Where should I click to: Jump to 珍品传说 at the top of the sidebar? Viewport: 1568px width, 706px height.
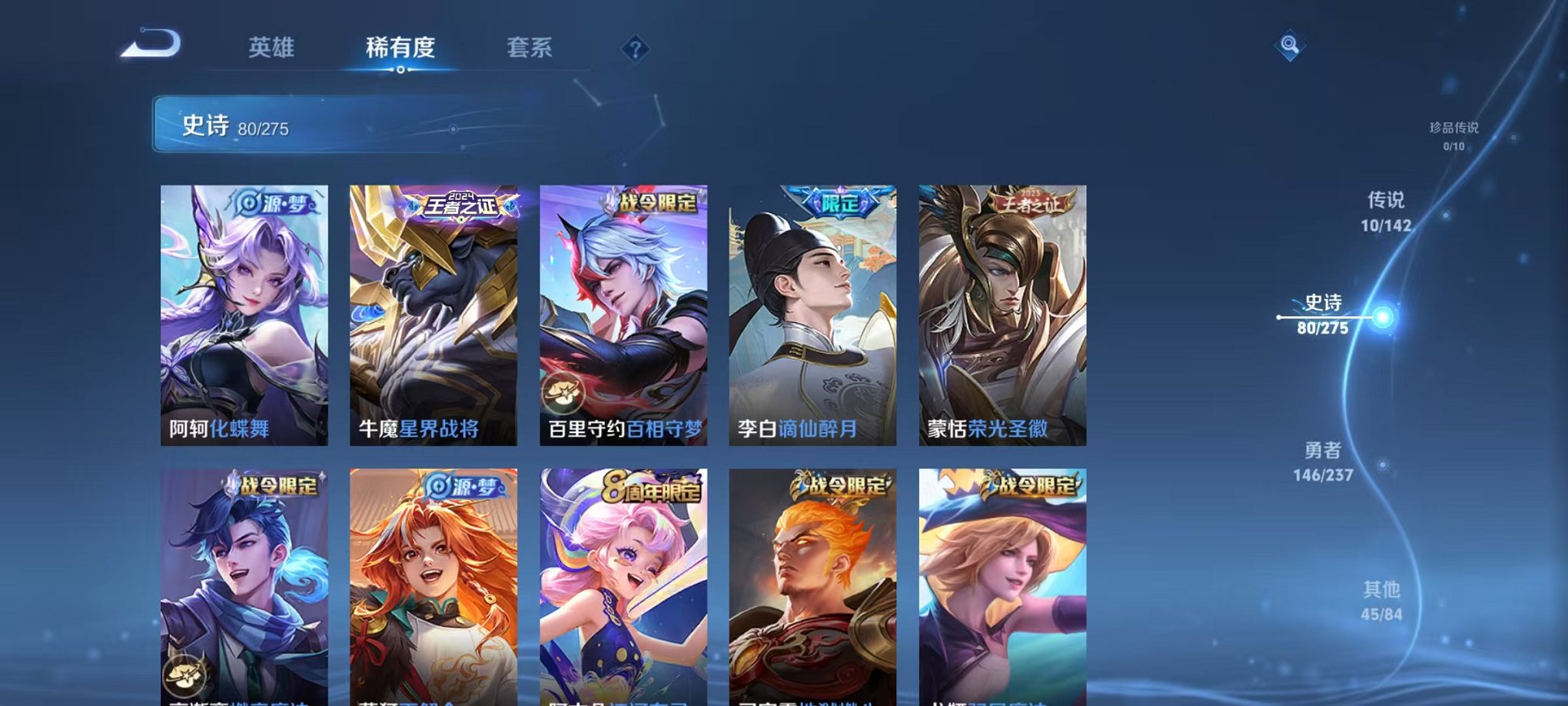point(1453,128)
